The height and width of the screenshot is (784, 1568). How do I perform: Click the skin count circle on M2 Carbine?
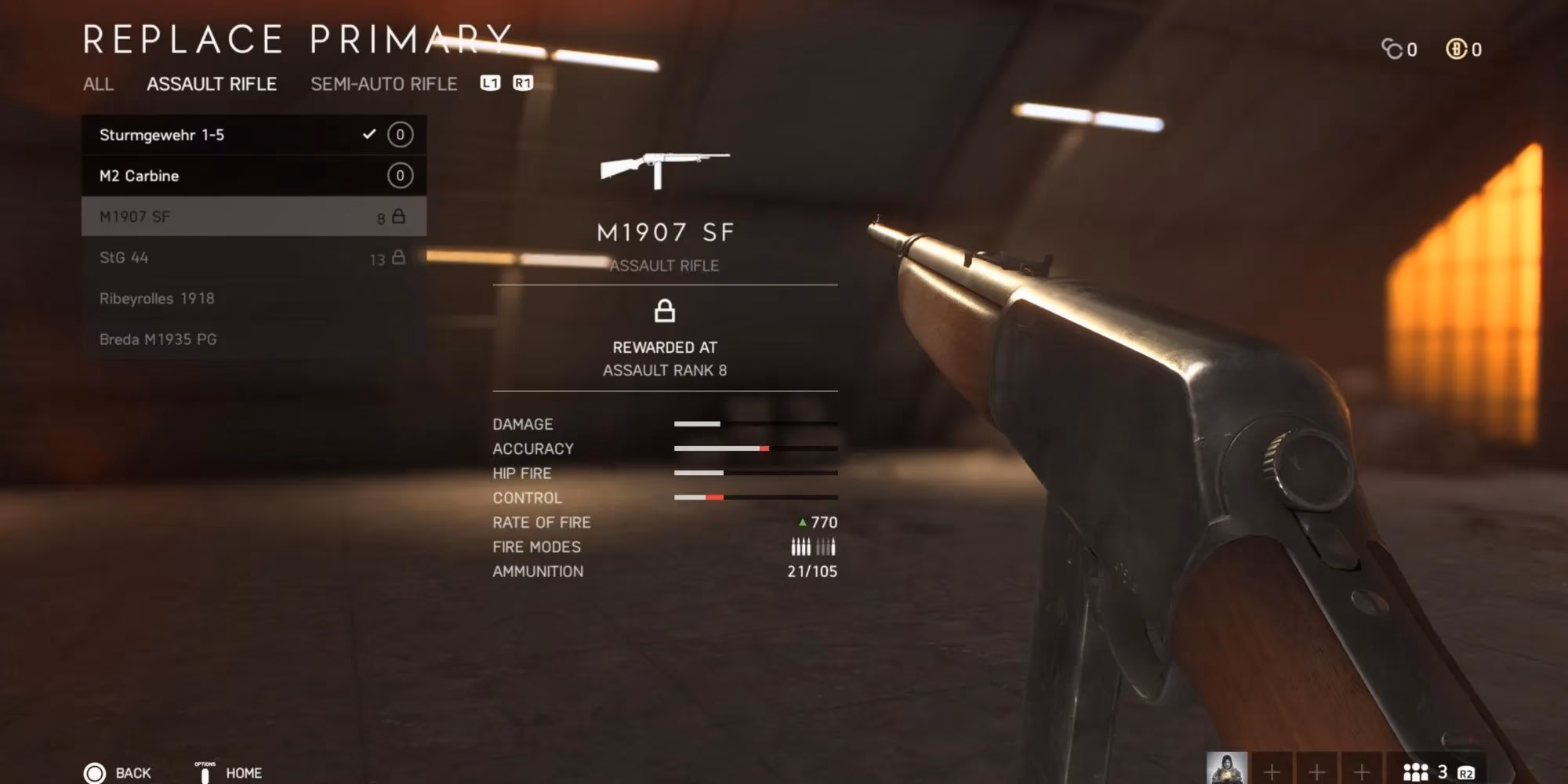click(x=399, y=176)
